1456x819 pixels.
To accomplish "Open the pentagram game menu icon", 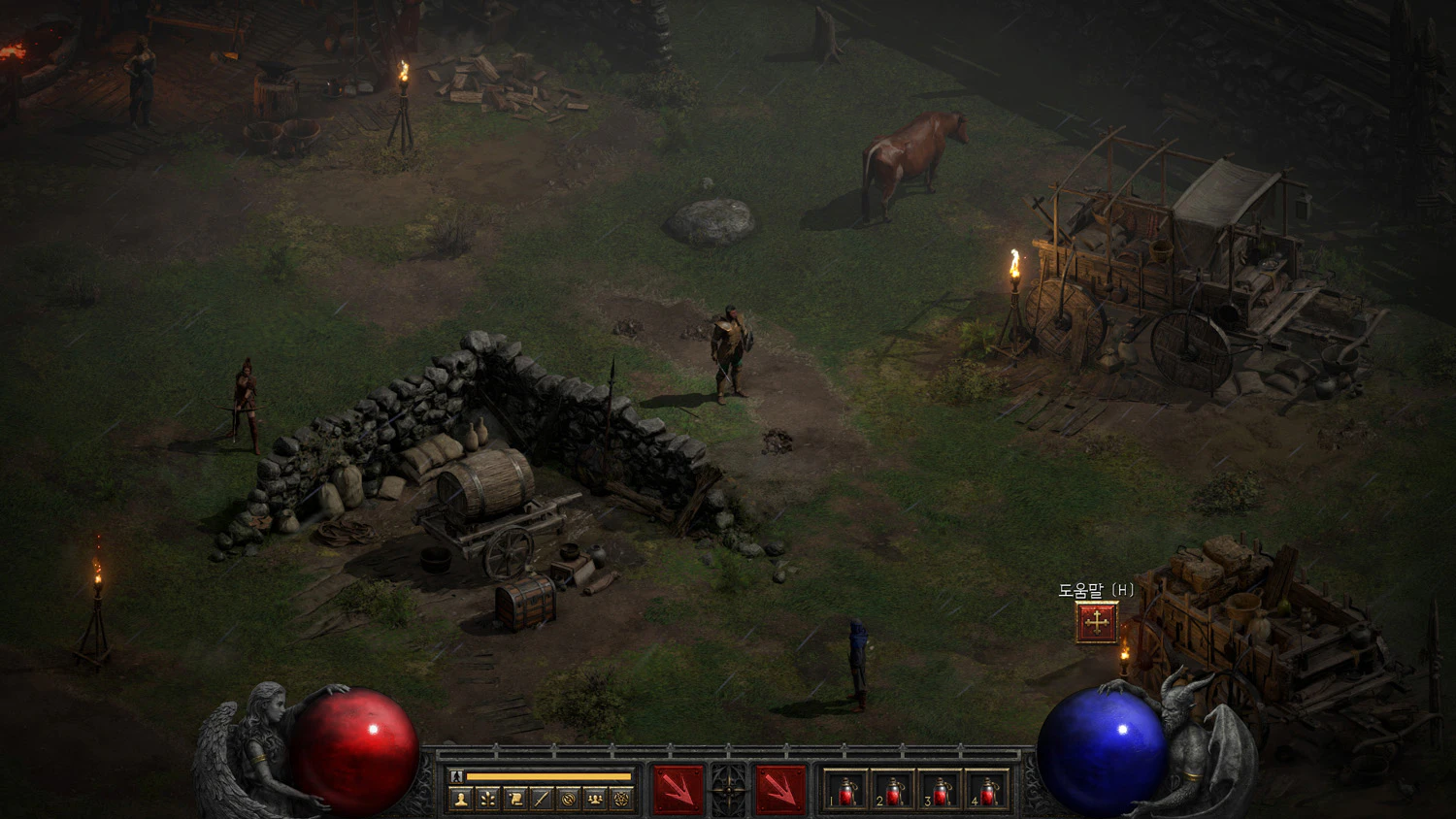I will pyautogui.click(x=622, y=799).
